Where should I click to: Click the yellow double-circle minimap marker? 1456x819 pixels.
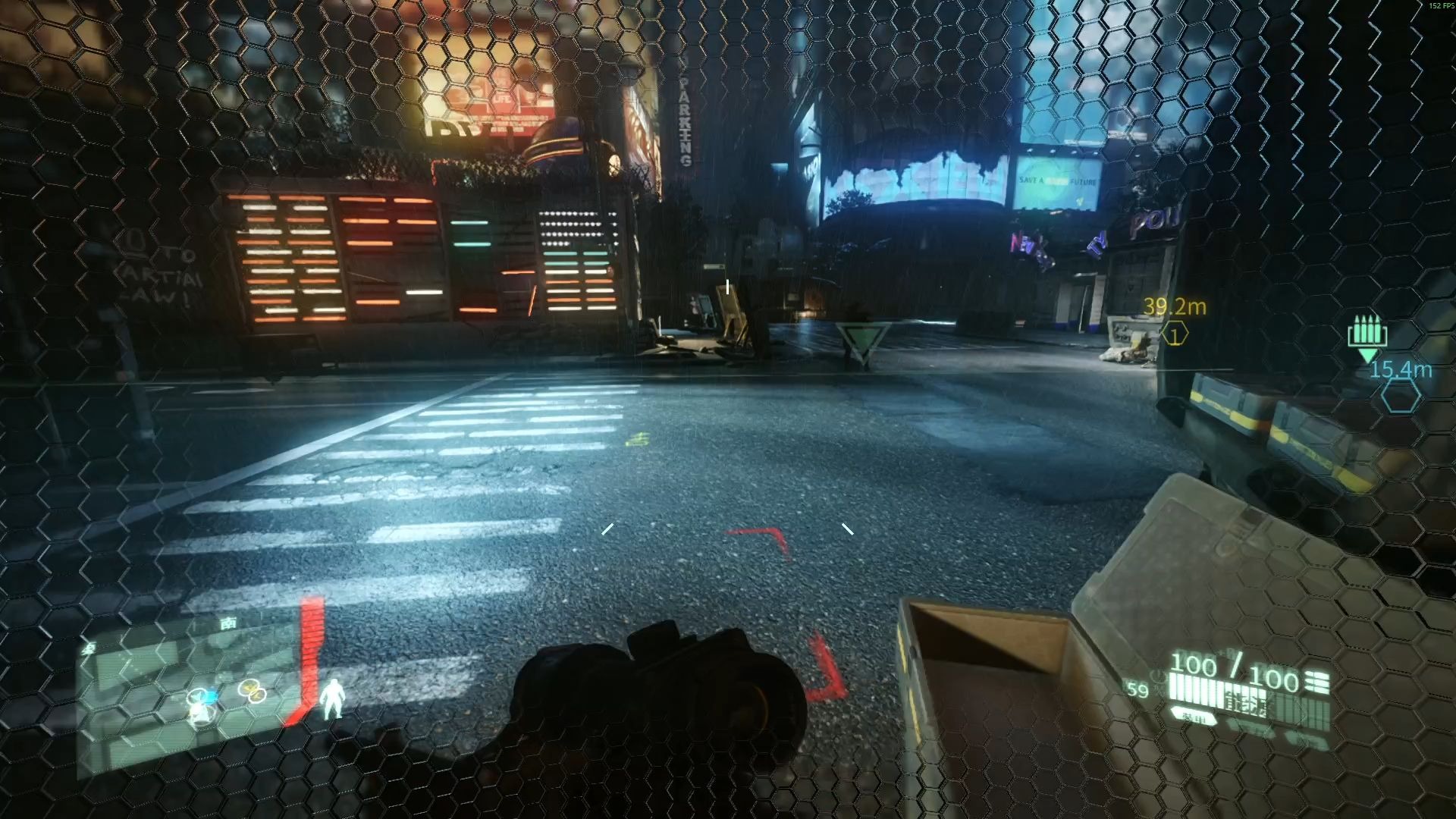pyautogui.click(x=253, y=690)
